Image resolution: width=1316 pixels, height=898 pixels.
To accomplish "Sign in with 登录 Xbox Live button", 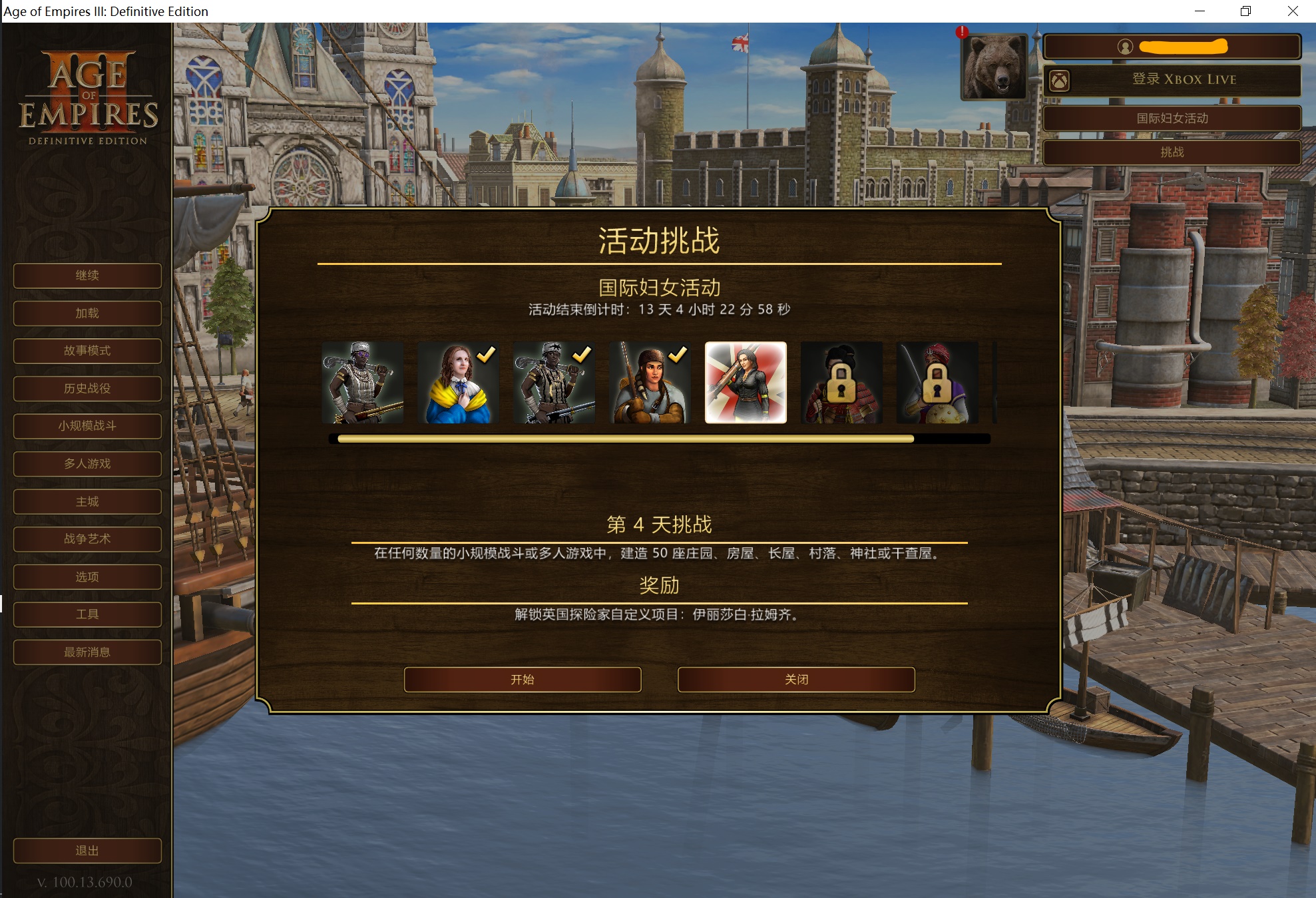I will [1172, 80].
